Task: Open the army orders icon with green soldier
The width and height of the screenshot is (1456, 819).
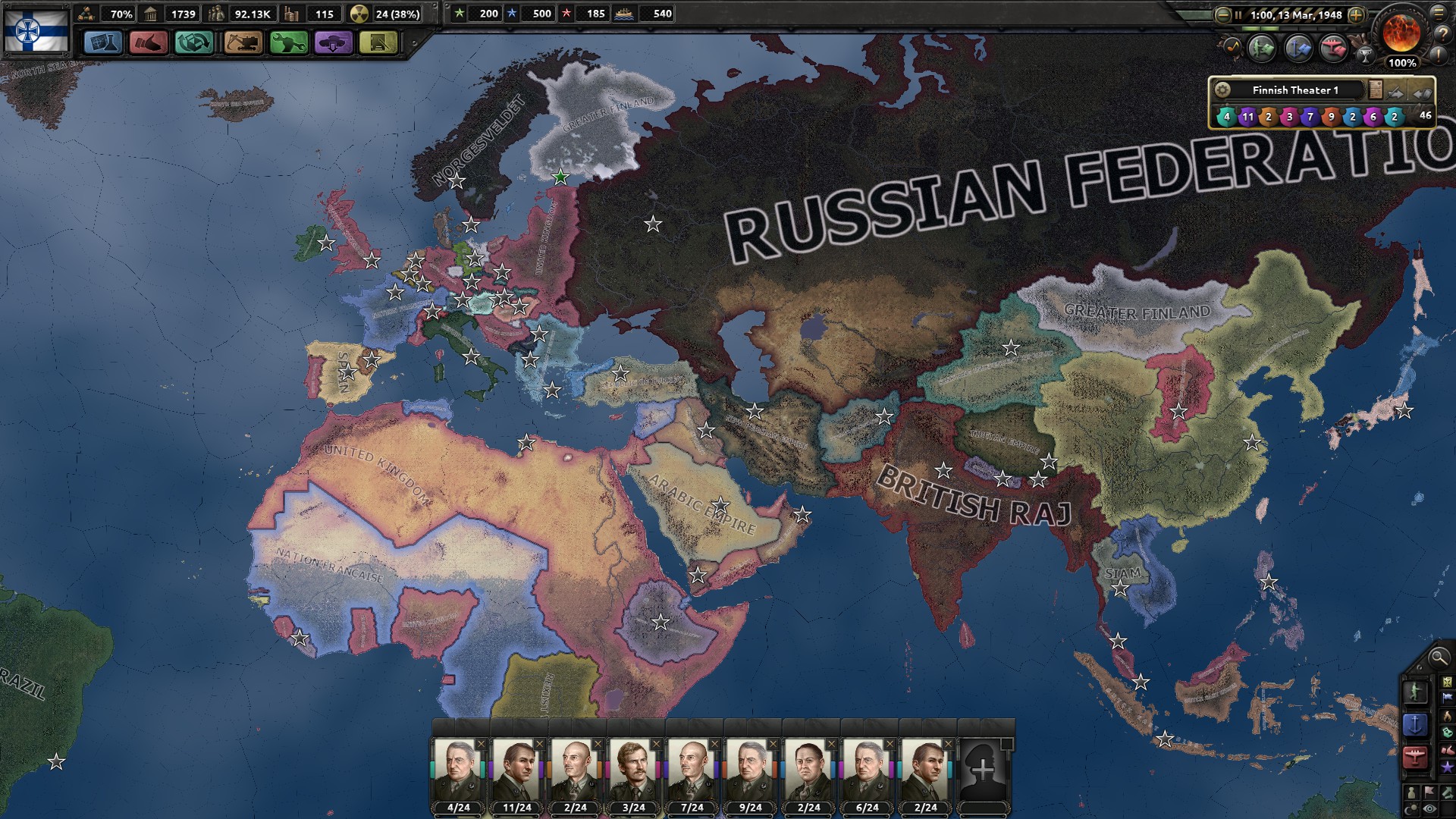Action: (1262, 49)
